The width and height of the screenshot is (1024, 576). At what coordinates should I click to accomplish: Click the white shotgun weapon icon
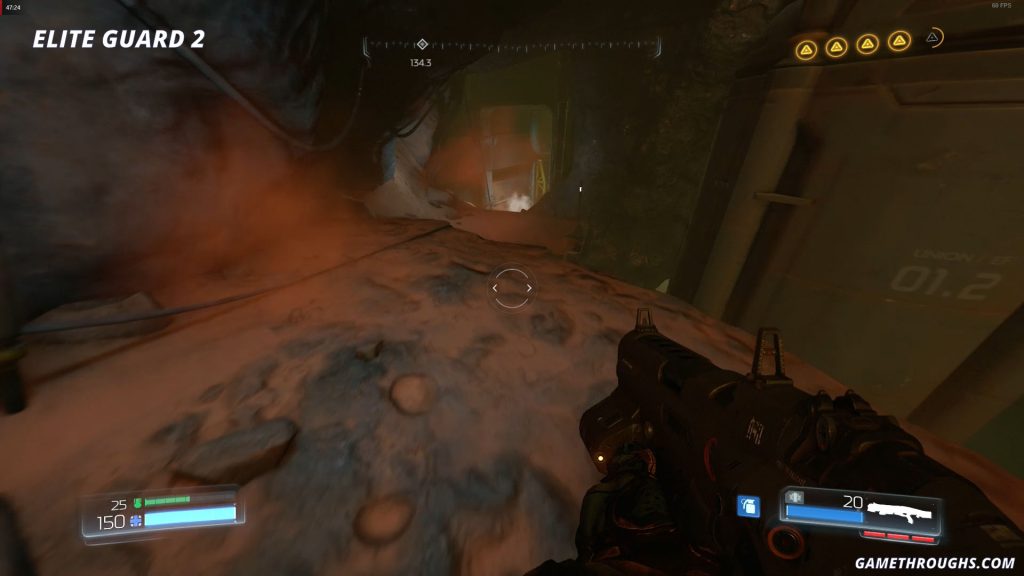pyautogui.click(x=900, y=511)
